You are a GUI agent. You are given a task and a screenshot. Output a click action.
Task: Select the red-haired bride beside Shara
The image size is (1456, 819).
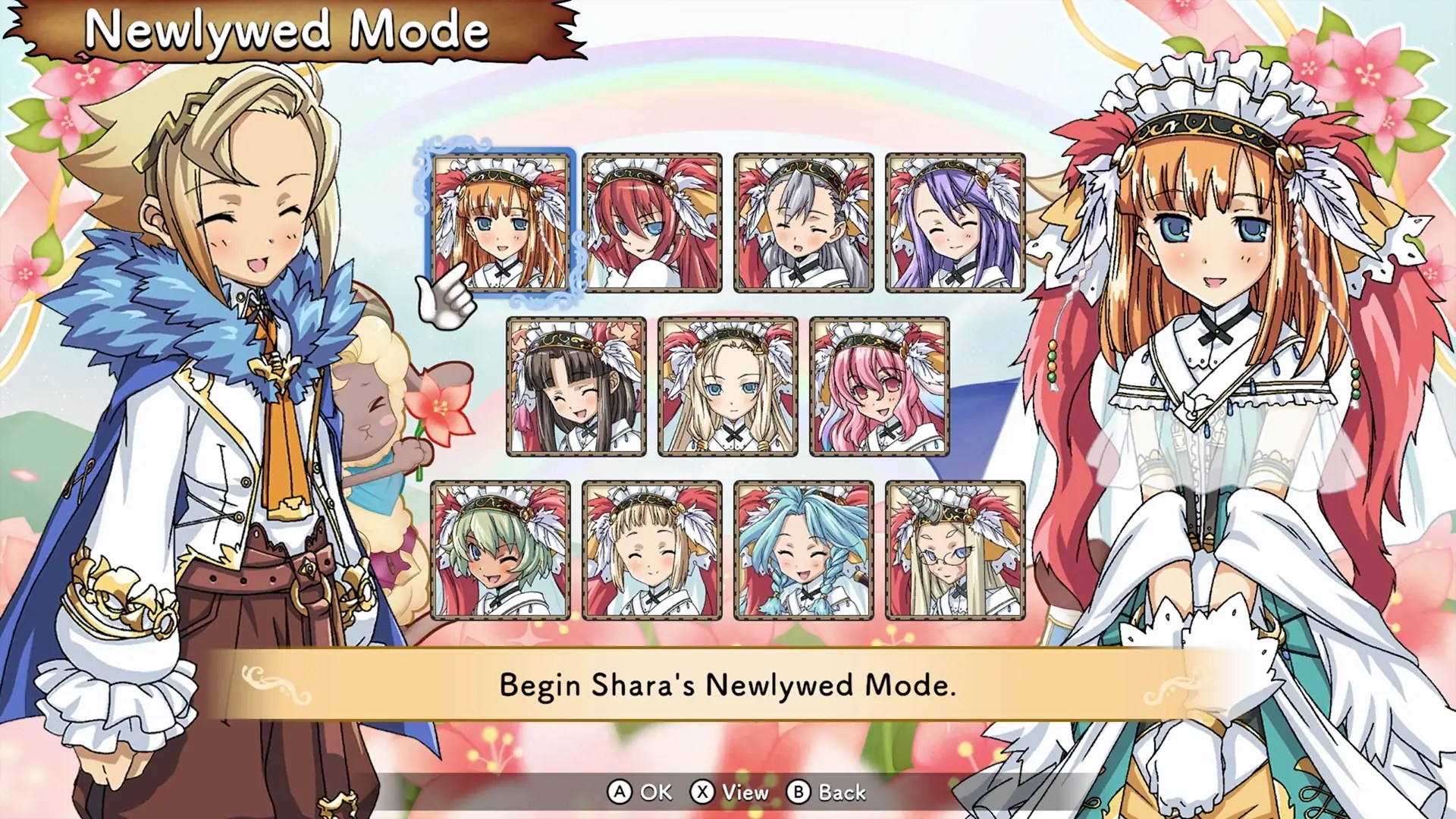(652, 221)
